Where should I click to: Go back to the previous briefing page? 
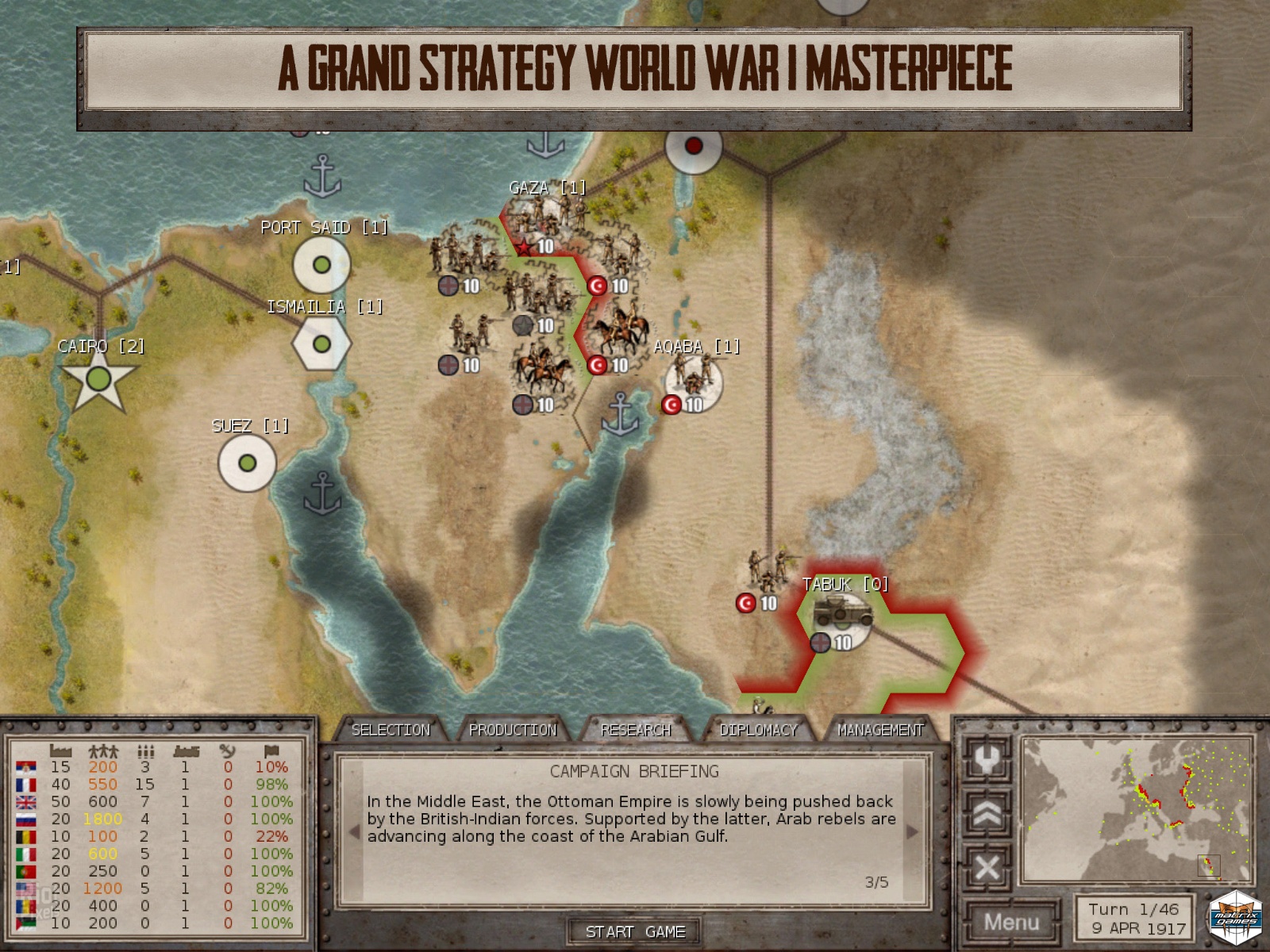point(354,831)
